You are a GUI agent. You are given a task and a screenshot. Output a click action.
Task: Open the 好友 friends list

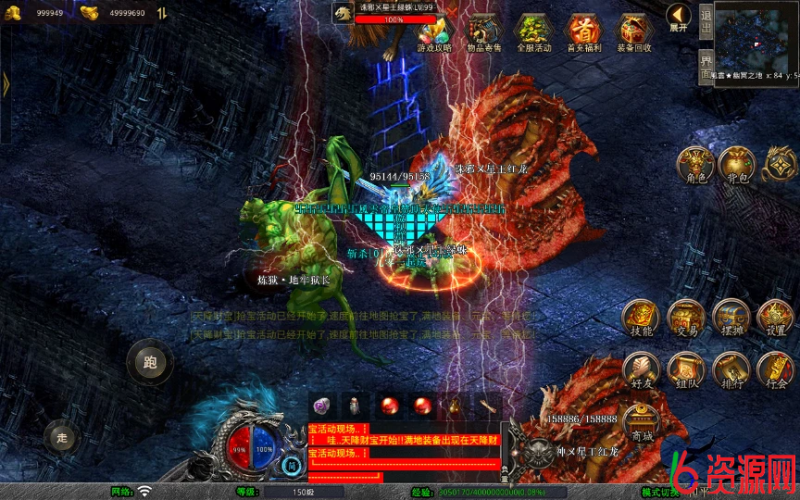[x=641, y=369]
